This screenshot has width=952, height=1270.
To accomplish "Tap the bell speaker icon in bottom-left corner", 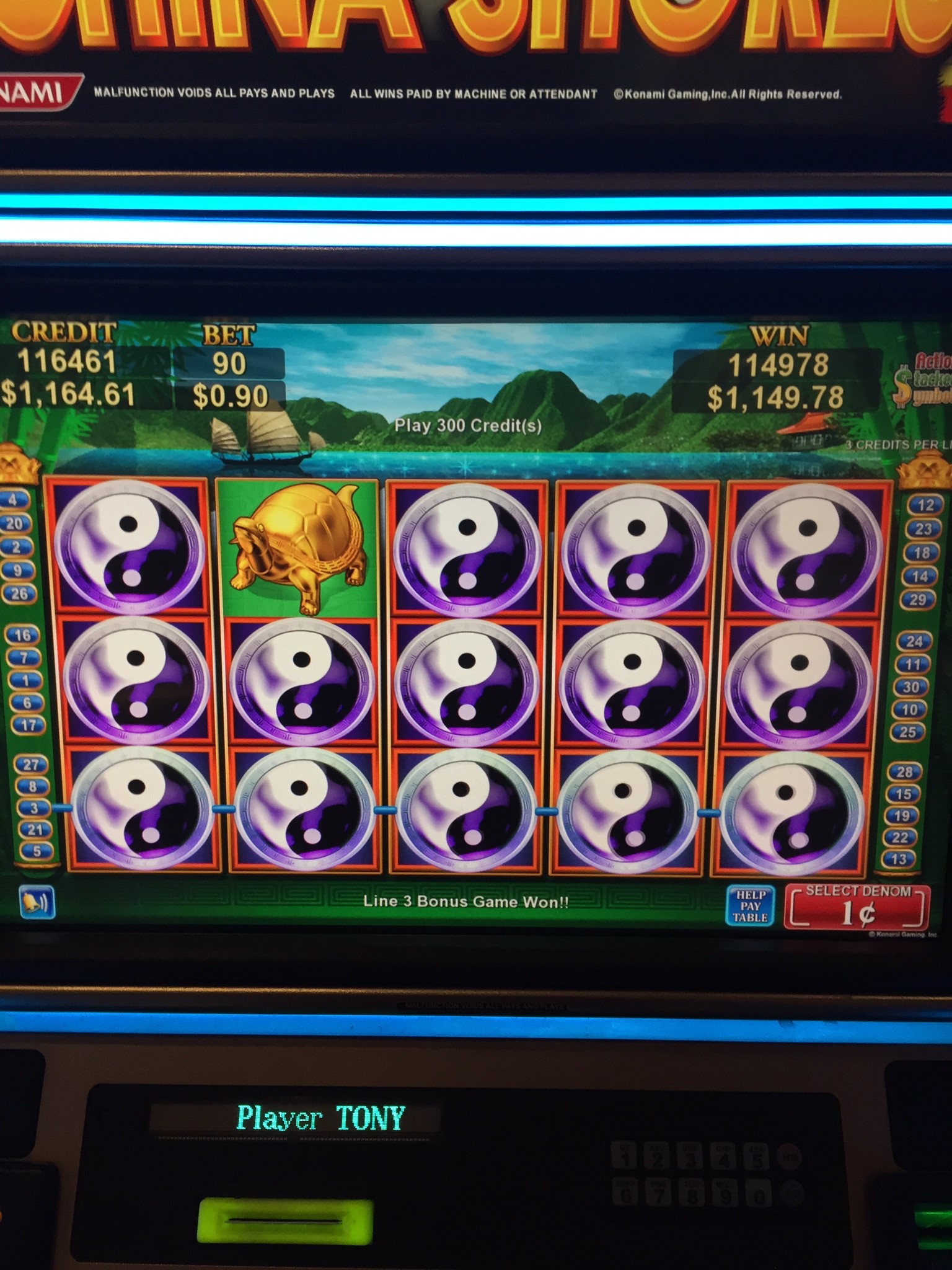I will (38, 902).
